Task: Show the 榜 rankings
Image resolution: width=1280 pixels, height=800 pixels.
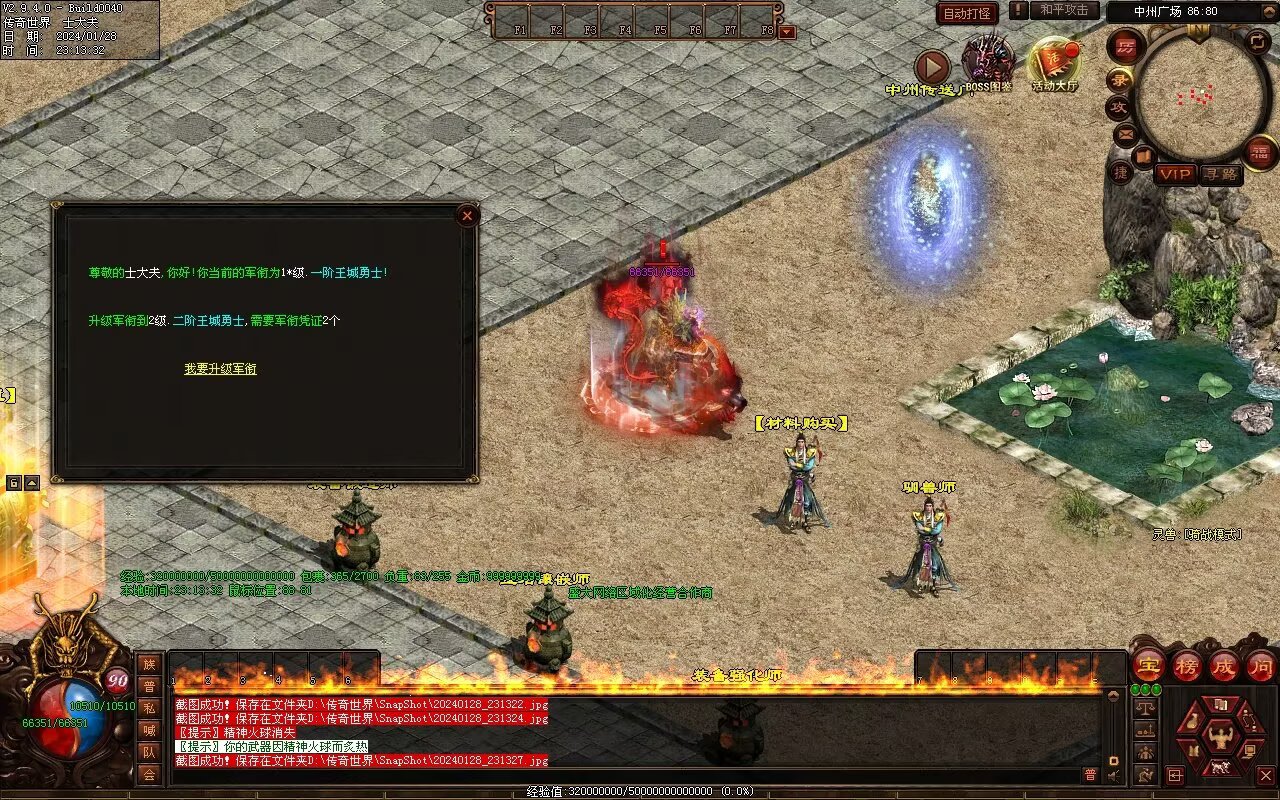Action: (1187, 665)
